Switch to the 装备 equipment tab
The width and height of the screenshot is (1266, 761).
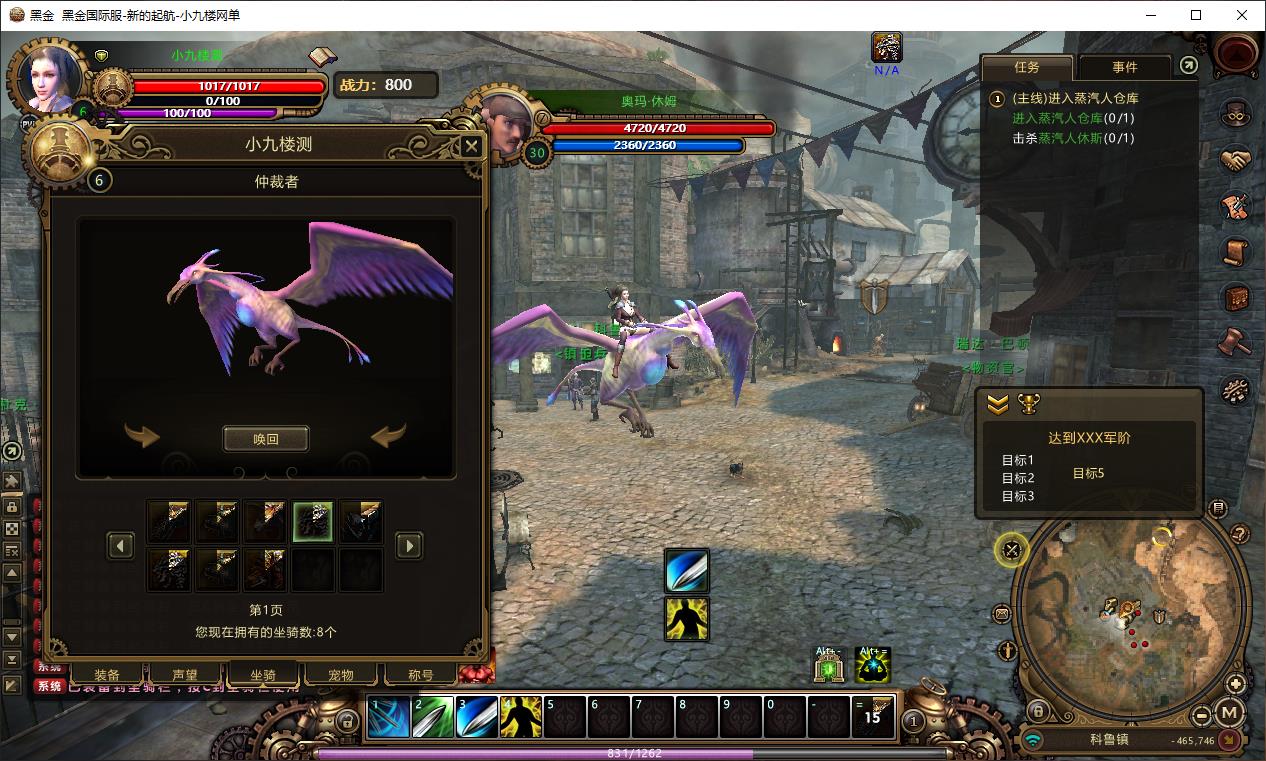107,675
